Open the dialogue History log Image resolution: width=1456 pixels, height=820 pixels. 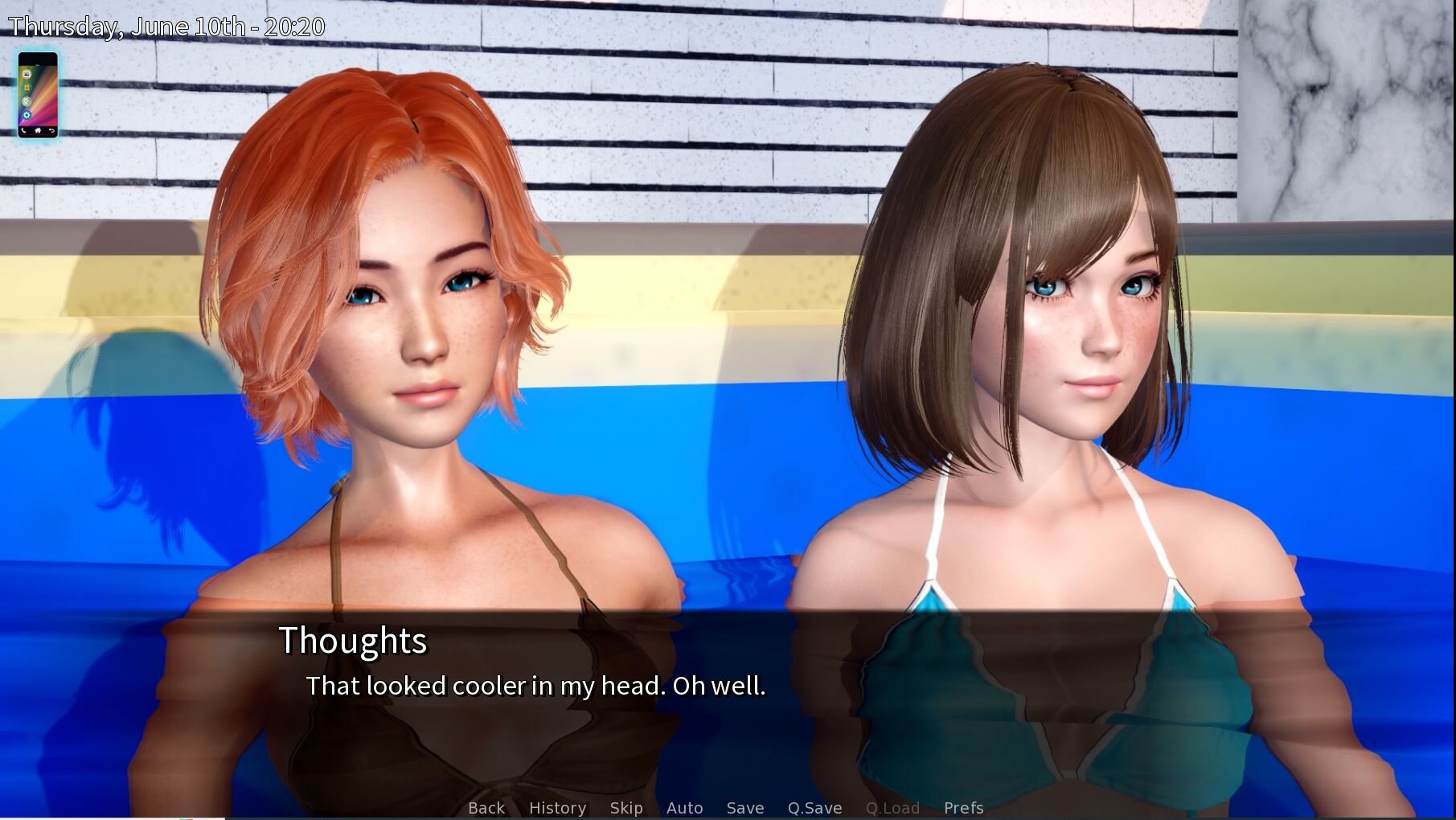point(557,808)
